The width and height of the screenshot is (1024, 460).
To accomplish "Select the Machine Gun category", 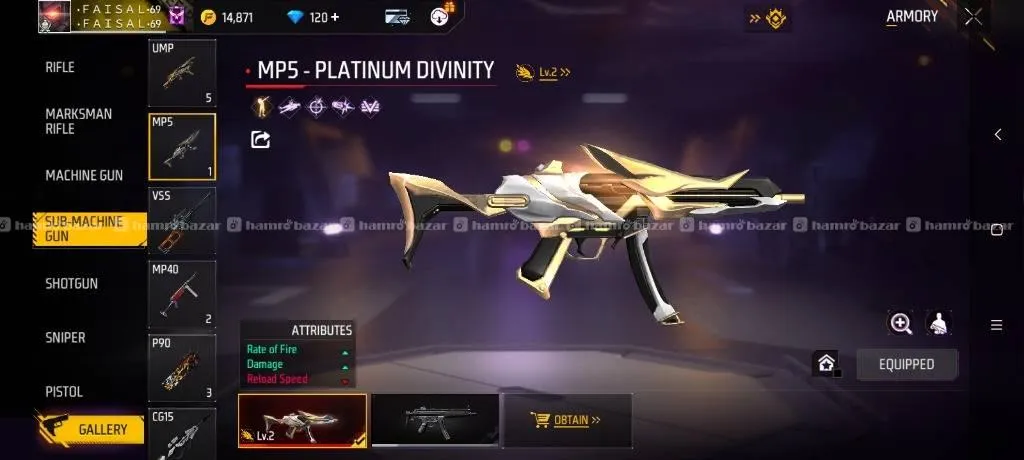I will tap(84, 175).
